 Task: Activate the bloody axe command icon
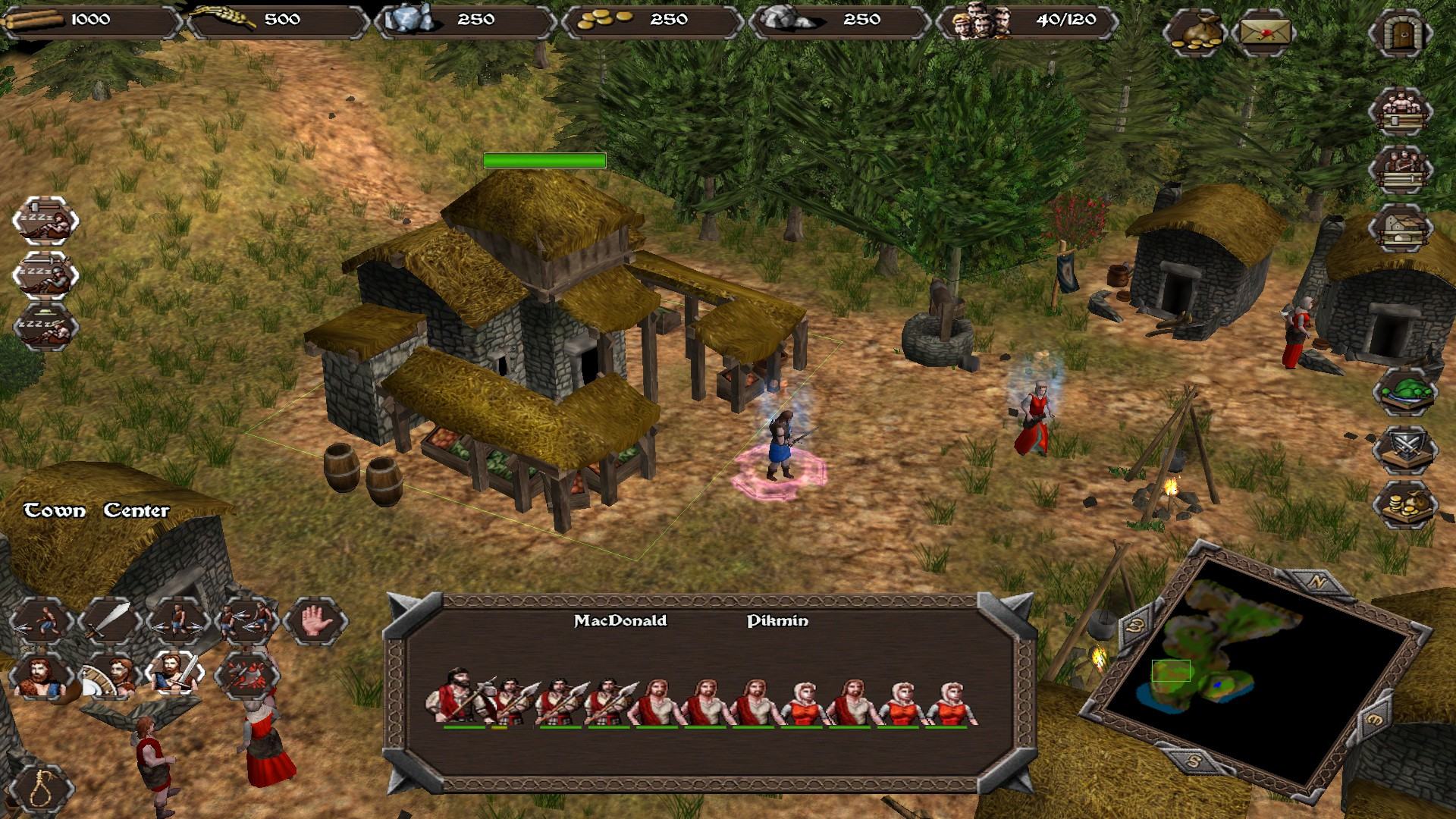(x=246, y=674)
